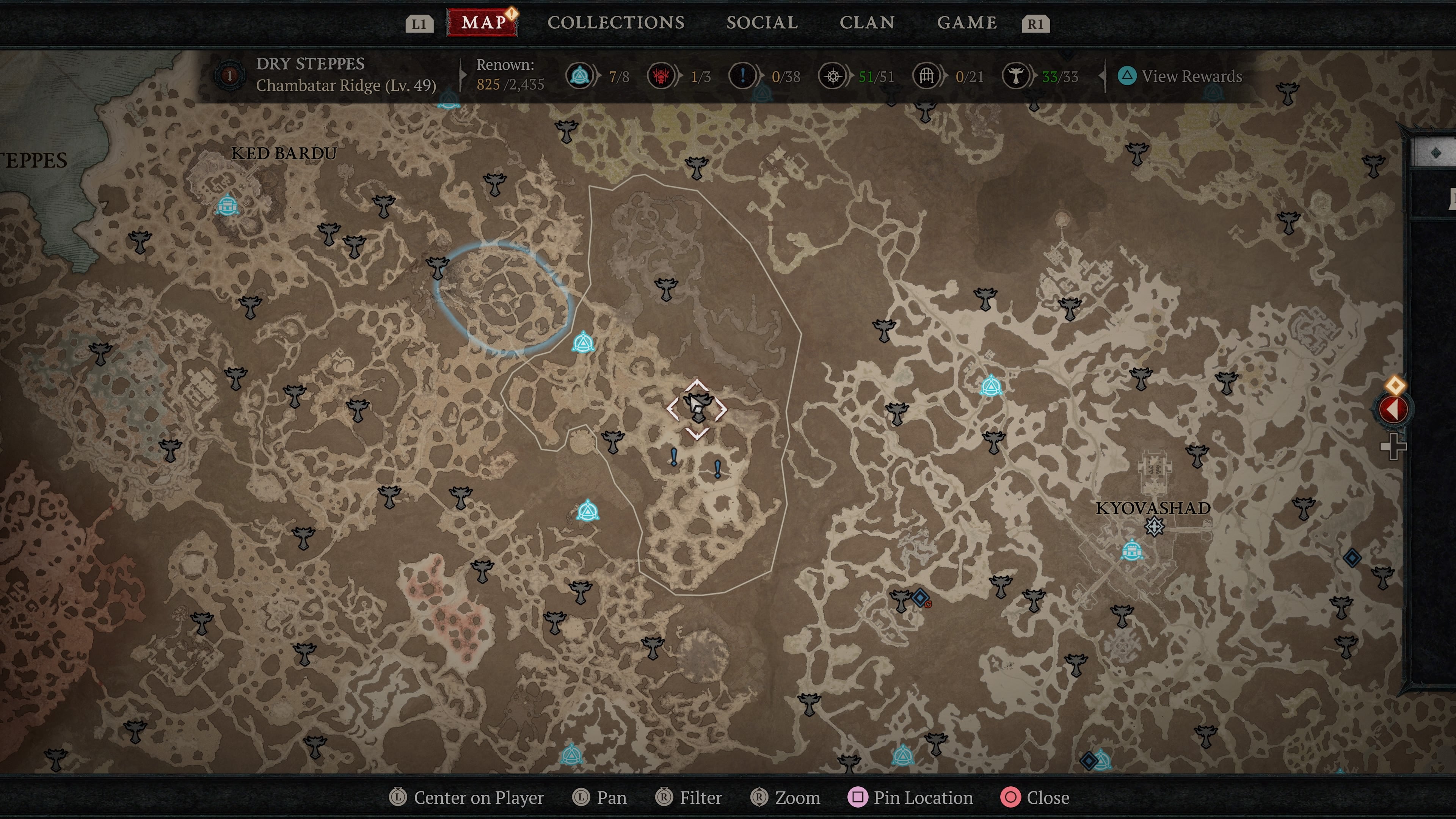Select the waypoints renown icon showing 7/8
The height and width of the screenshot is (819, 1456).
coord(579,76)
